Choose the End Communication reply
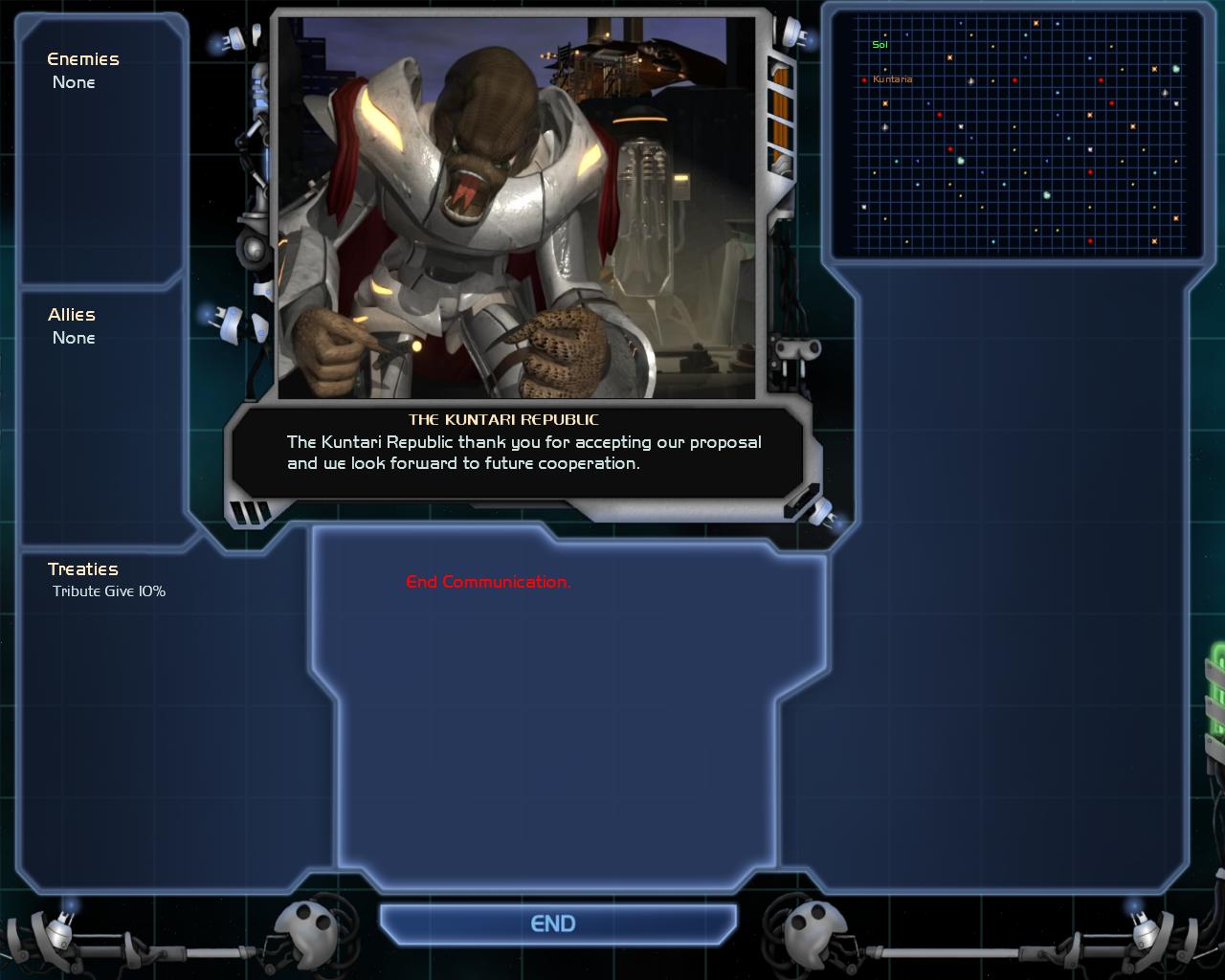Viewport: 1225px width, 980px height. 488,582
